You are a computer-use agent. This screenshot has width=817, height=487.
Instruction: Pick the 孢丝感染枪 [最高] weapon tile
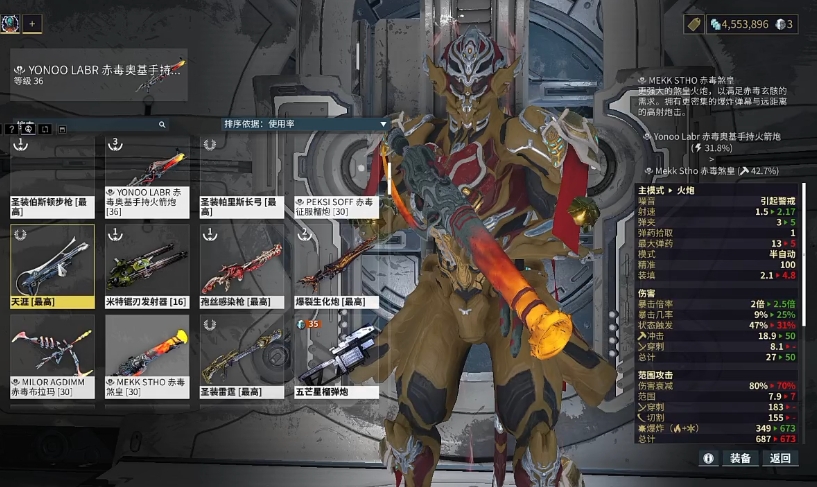coord(242,268)
